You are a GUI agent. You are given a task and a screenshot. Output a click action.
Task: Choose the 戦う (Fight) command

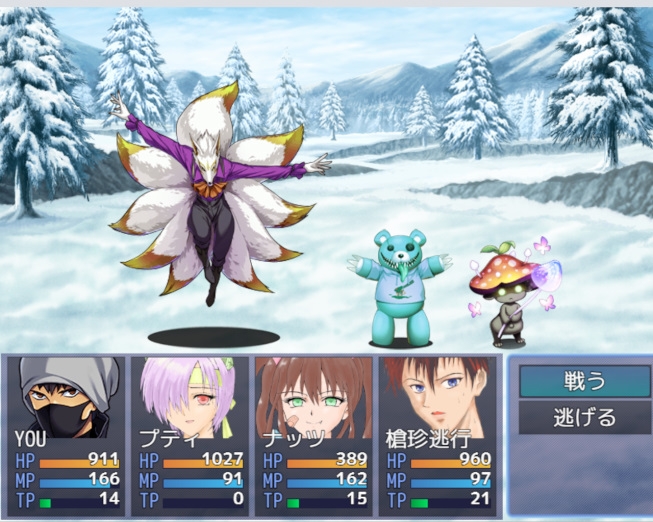(584, 381)
